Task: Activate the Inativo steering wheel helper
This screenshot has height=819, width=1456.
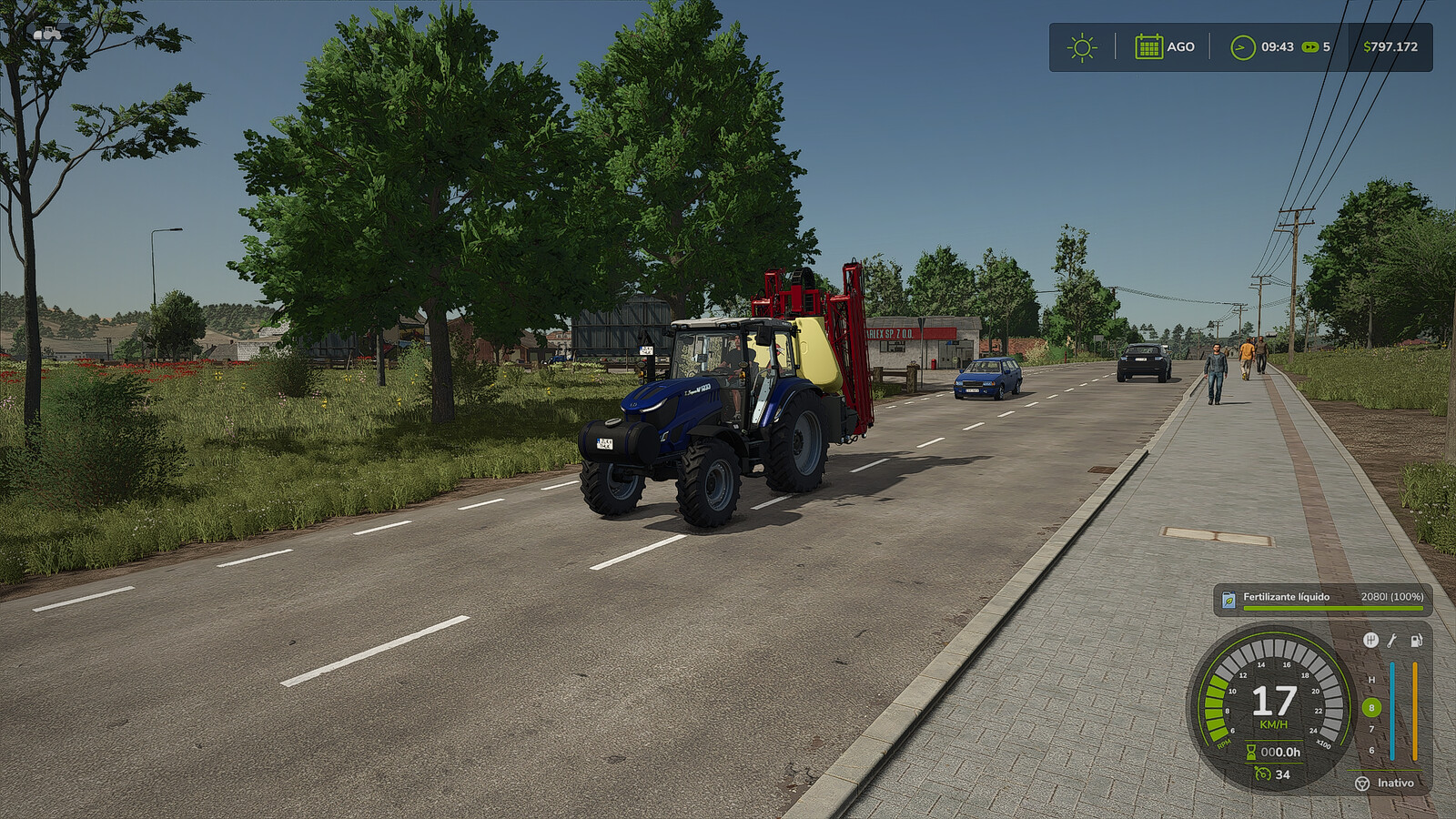Action: [1362, 784]
